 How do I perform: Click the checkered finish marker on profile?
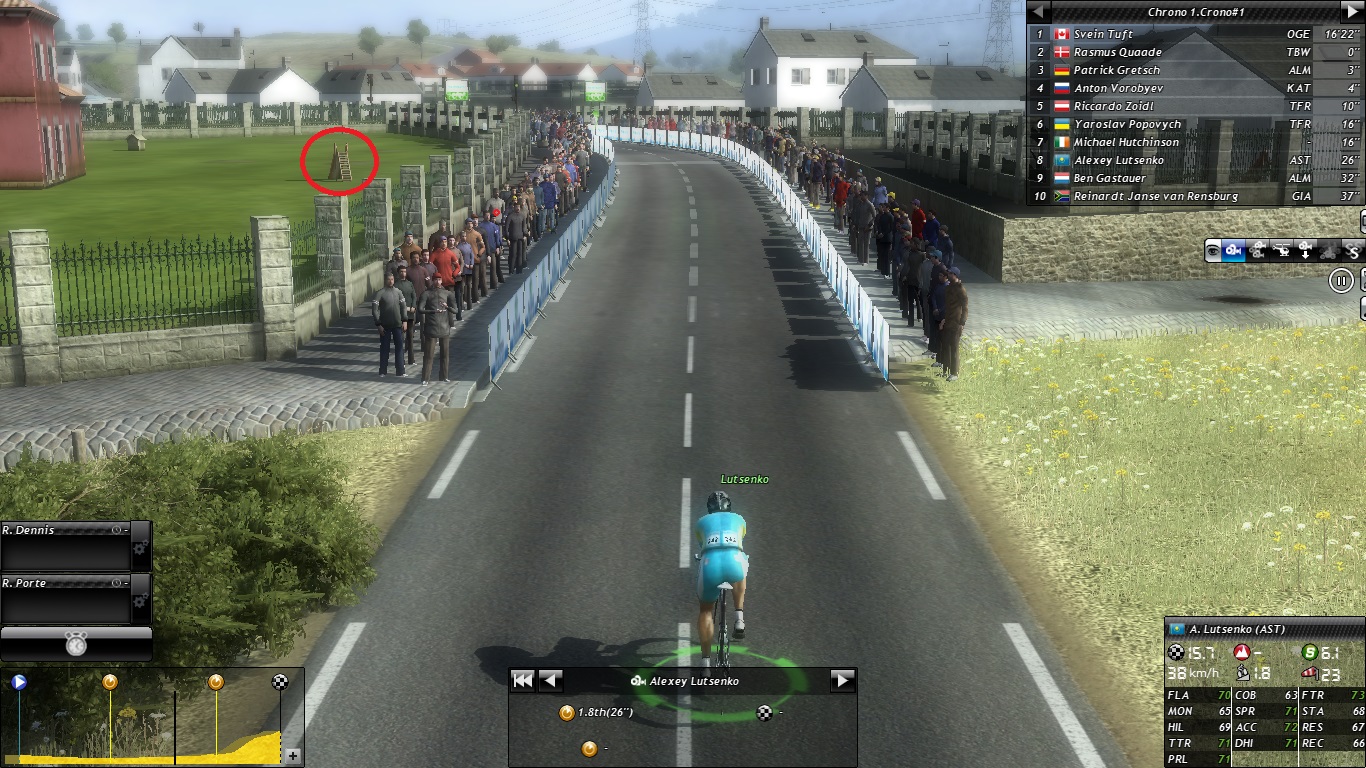tap(281, 682)
